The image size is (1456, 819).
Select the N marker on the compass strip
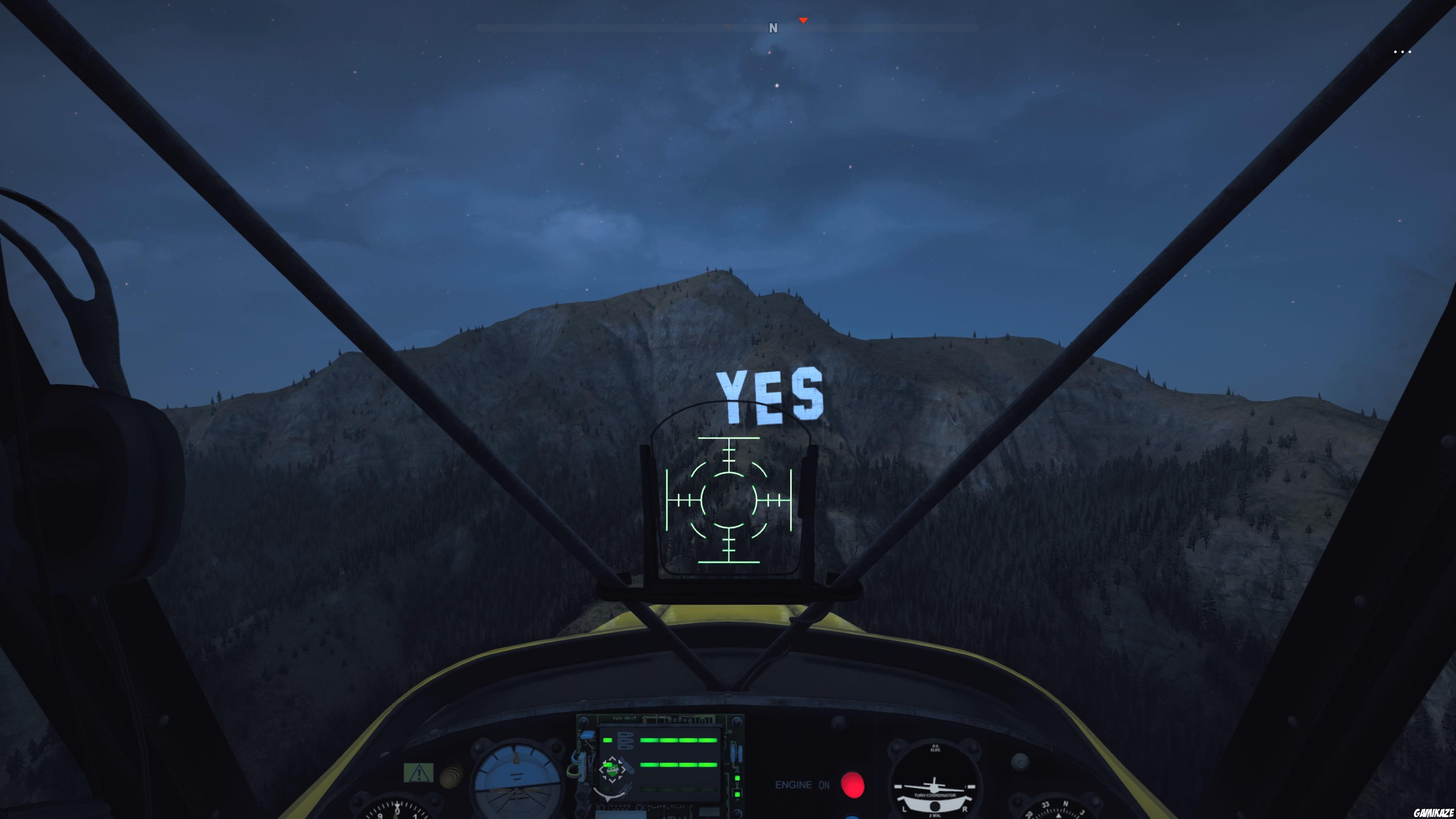(x=773, y=28)
